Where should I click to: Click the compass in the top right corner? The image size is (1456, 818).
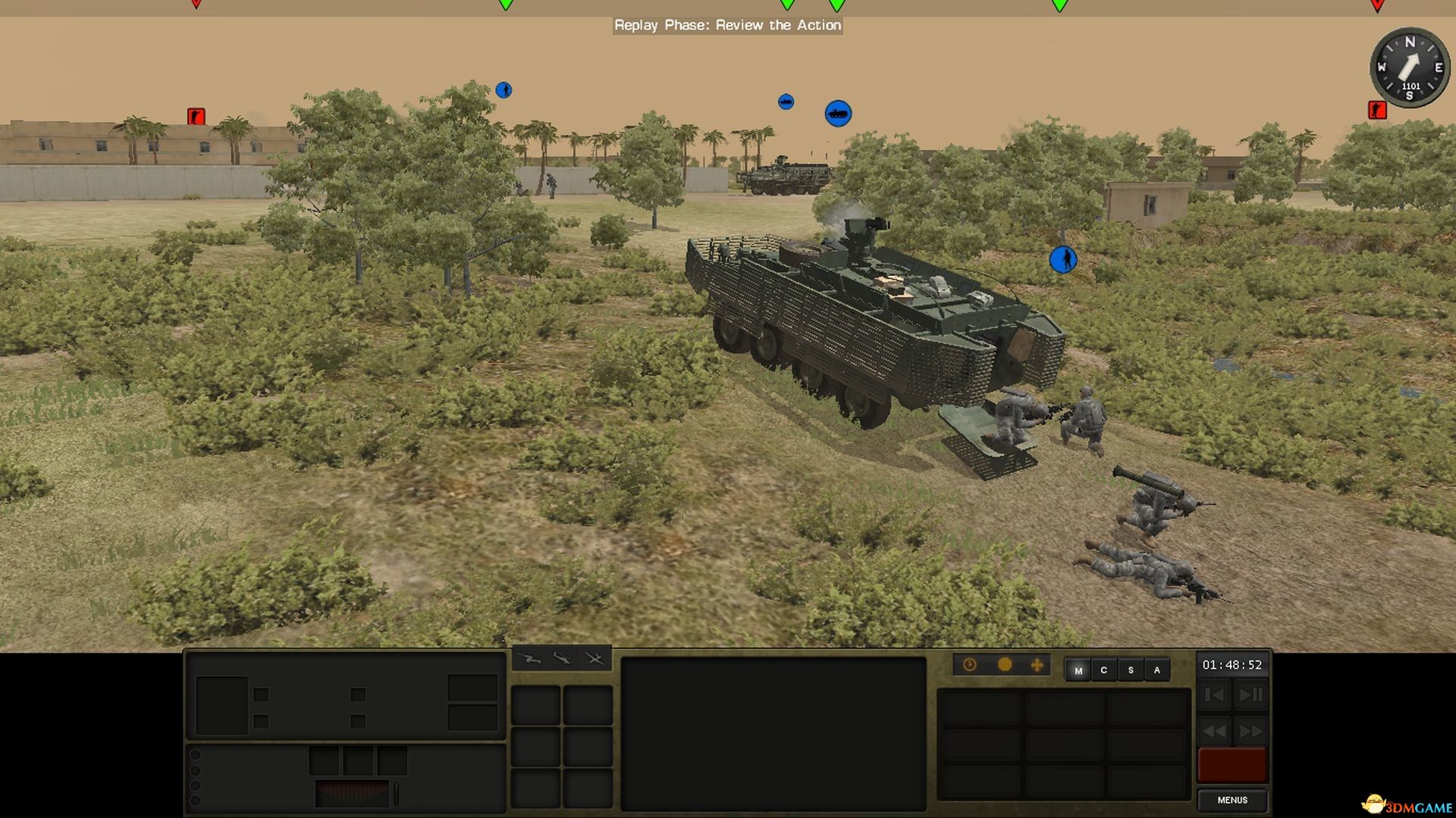tap(1408, 68)
